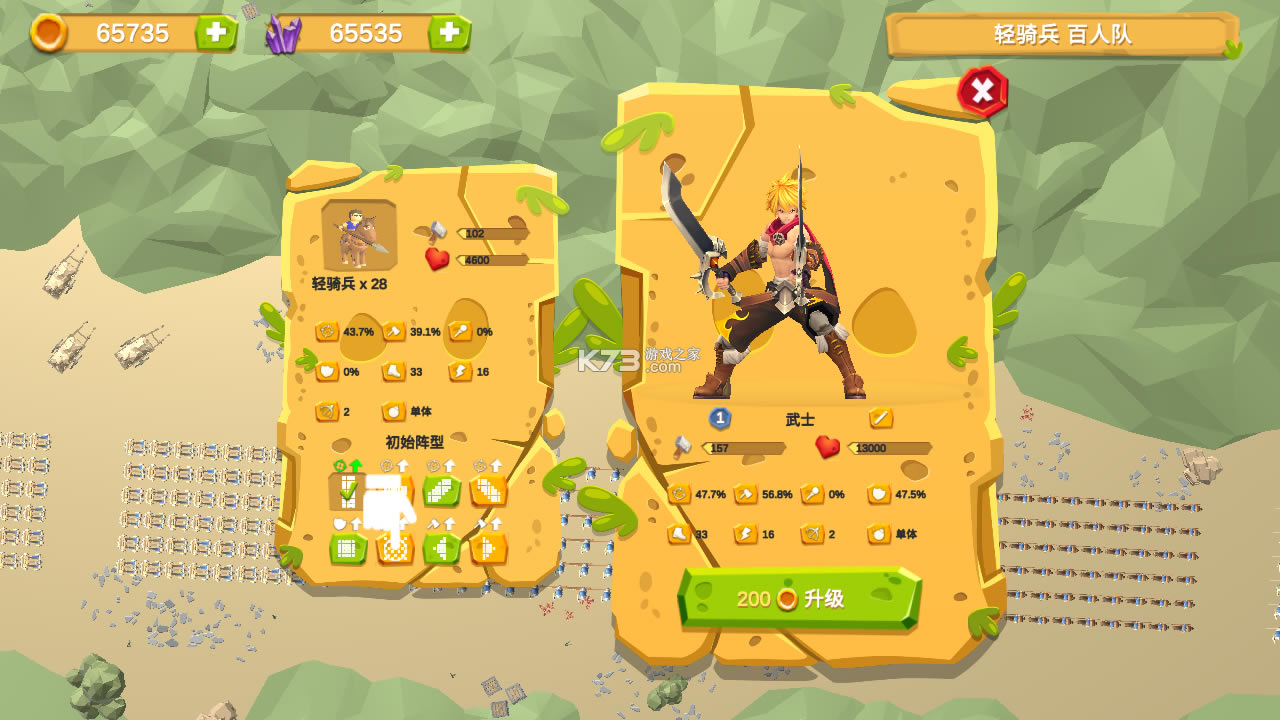Select the green left-pointing wedge formation
This screenshot has width=1280, height=720.
(441, 548)
